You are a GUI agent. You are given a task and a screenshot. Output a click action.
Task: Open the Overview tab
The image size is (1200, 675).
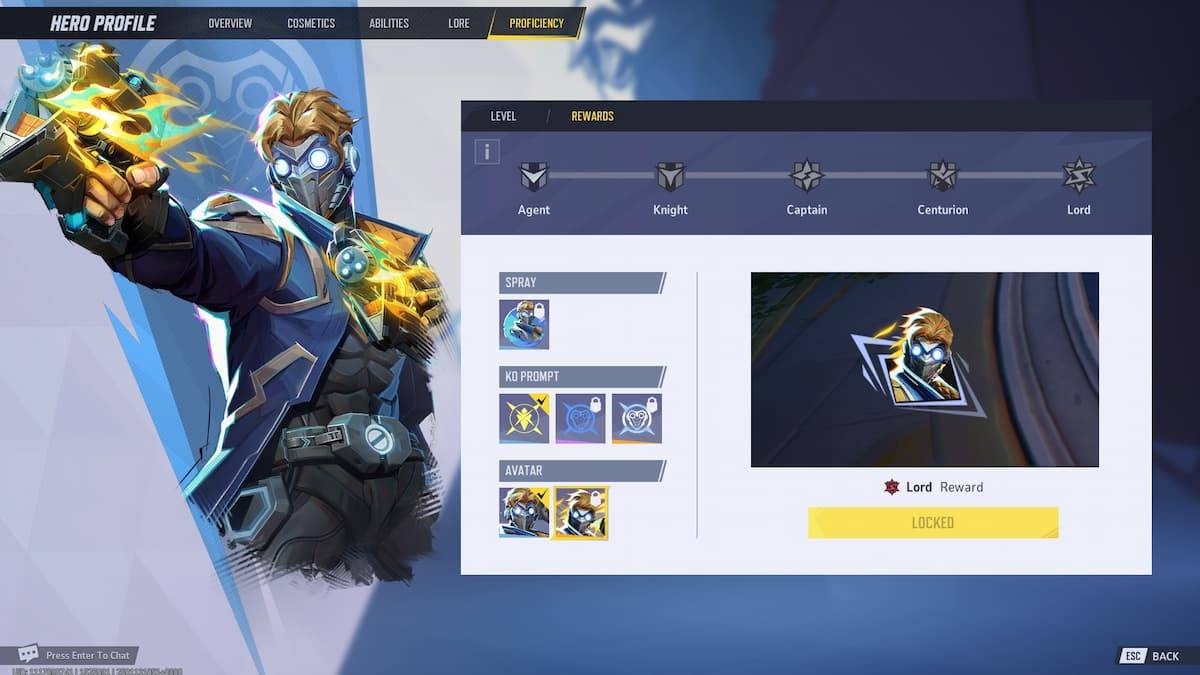230,23
